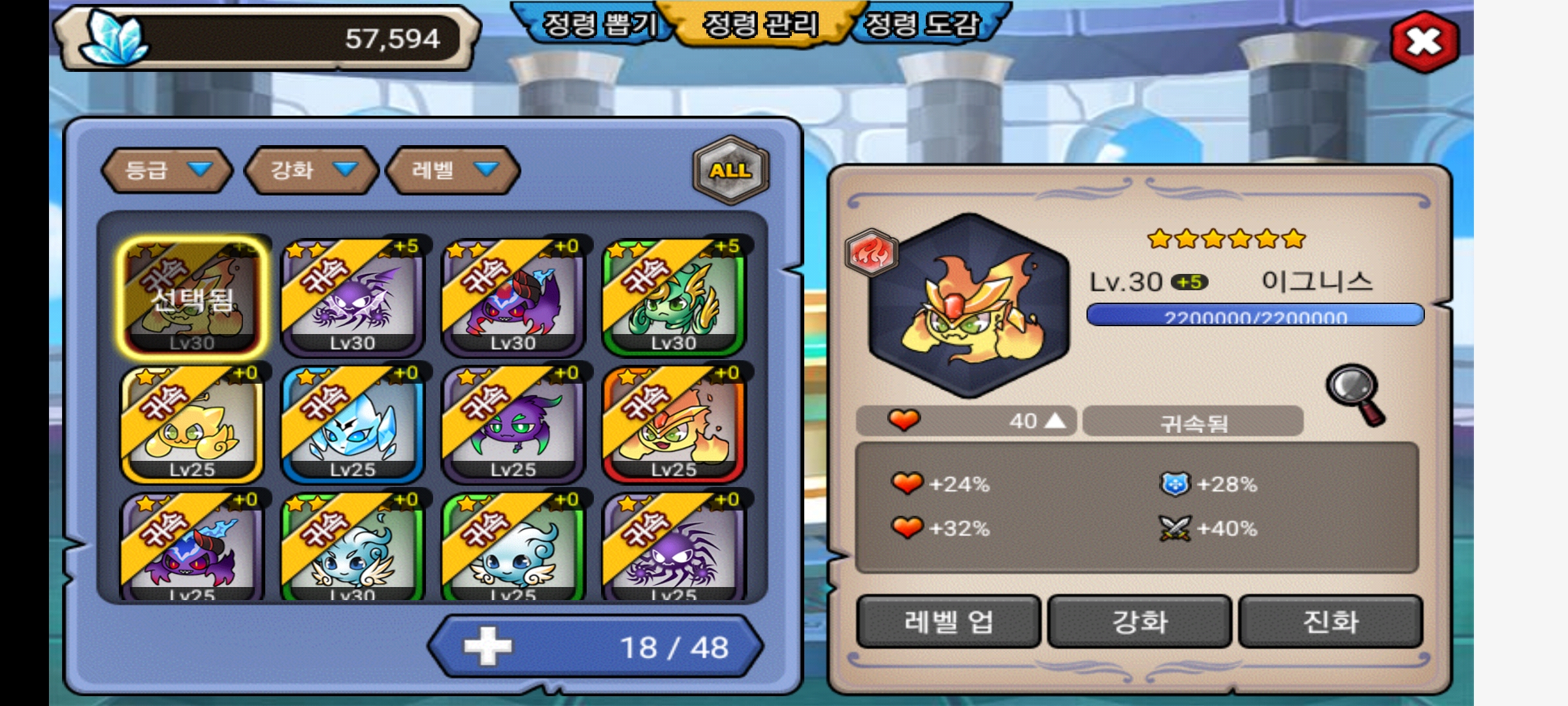Open the 레벨 sort dropdown
The image size is (1568, 706).
point(453,170)
